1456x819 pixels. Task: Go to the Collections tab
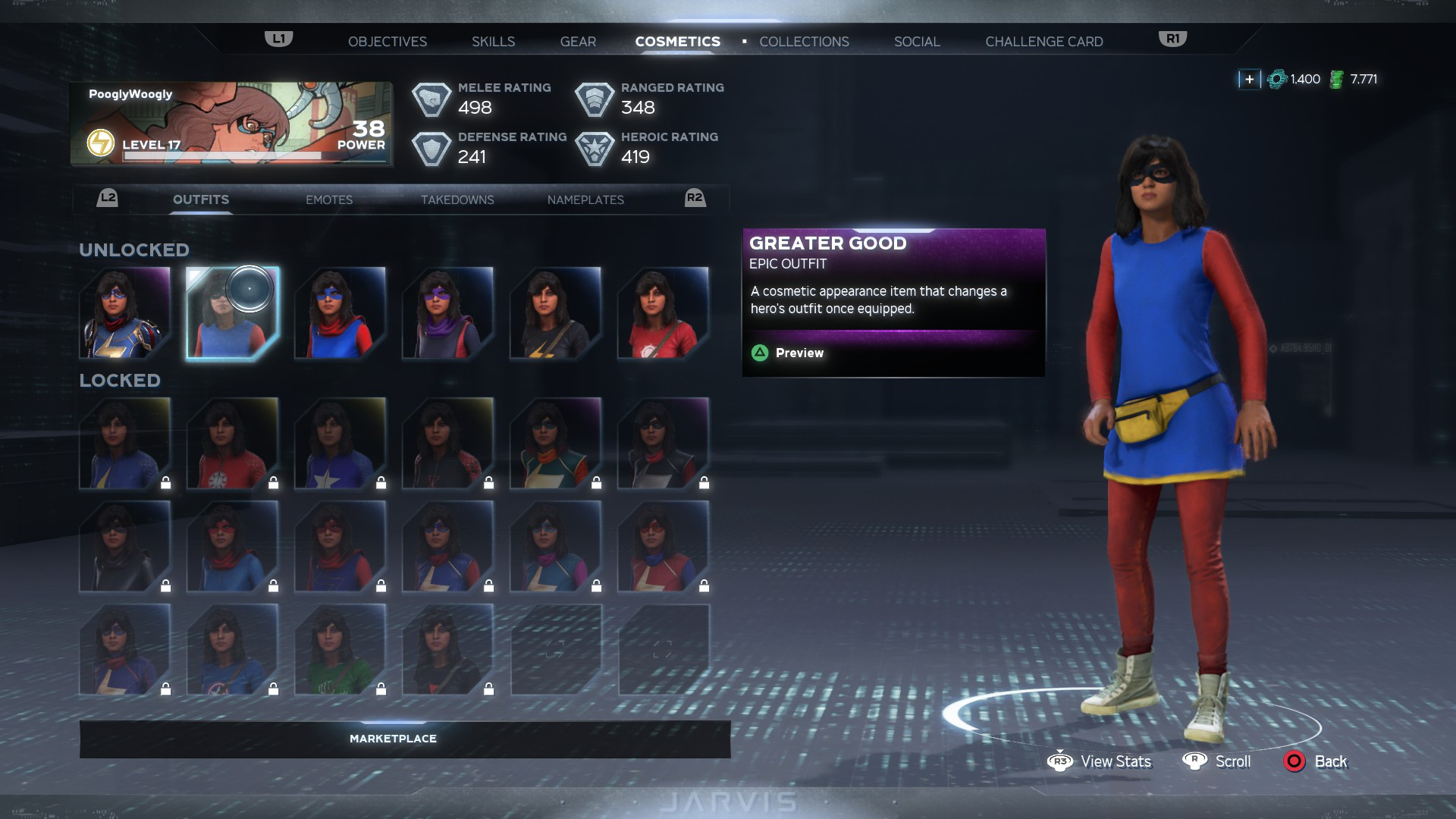804,42
